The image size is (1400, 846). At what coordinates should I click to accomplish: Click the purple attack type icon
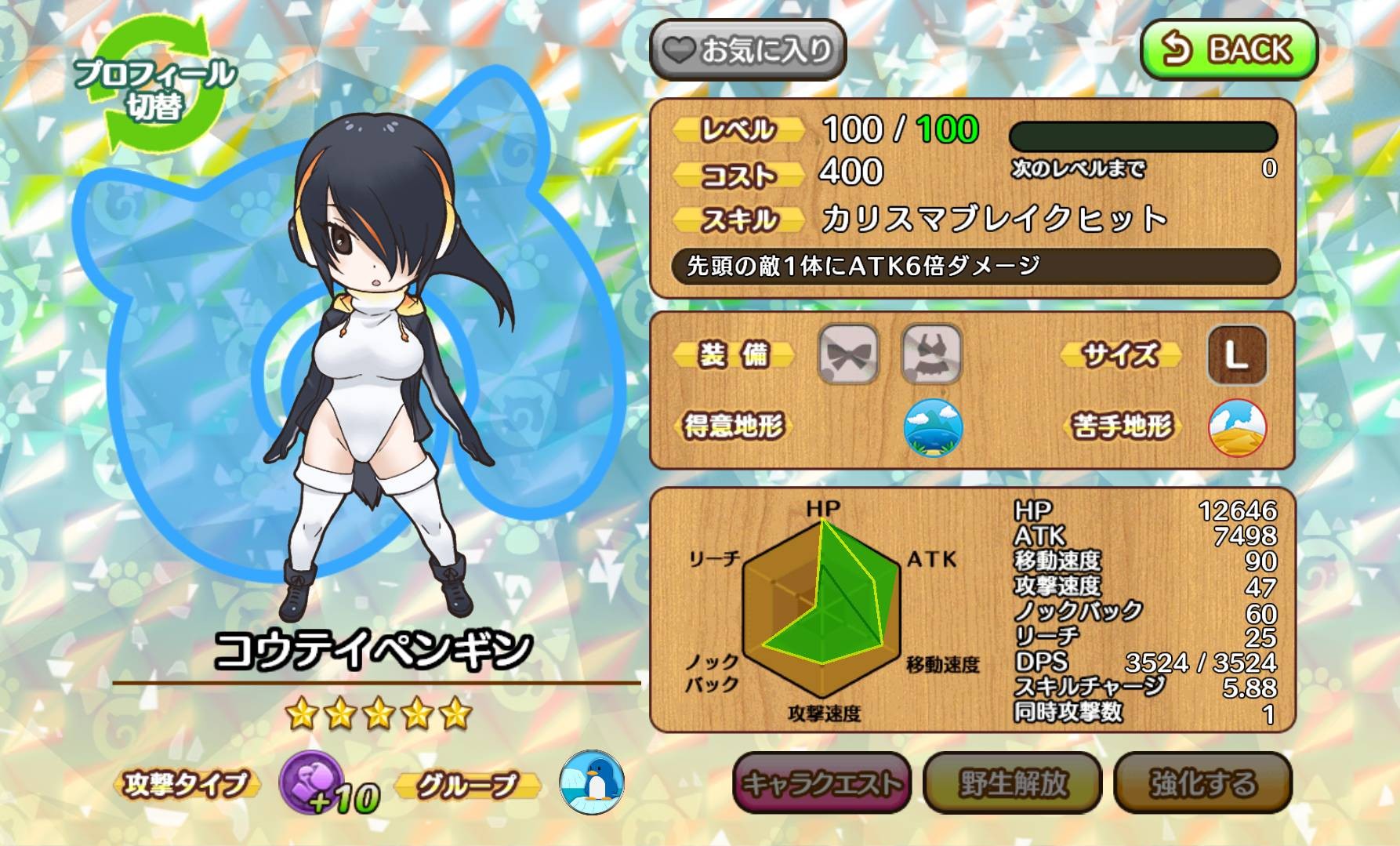click(x=309, y=783)
